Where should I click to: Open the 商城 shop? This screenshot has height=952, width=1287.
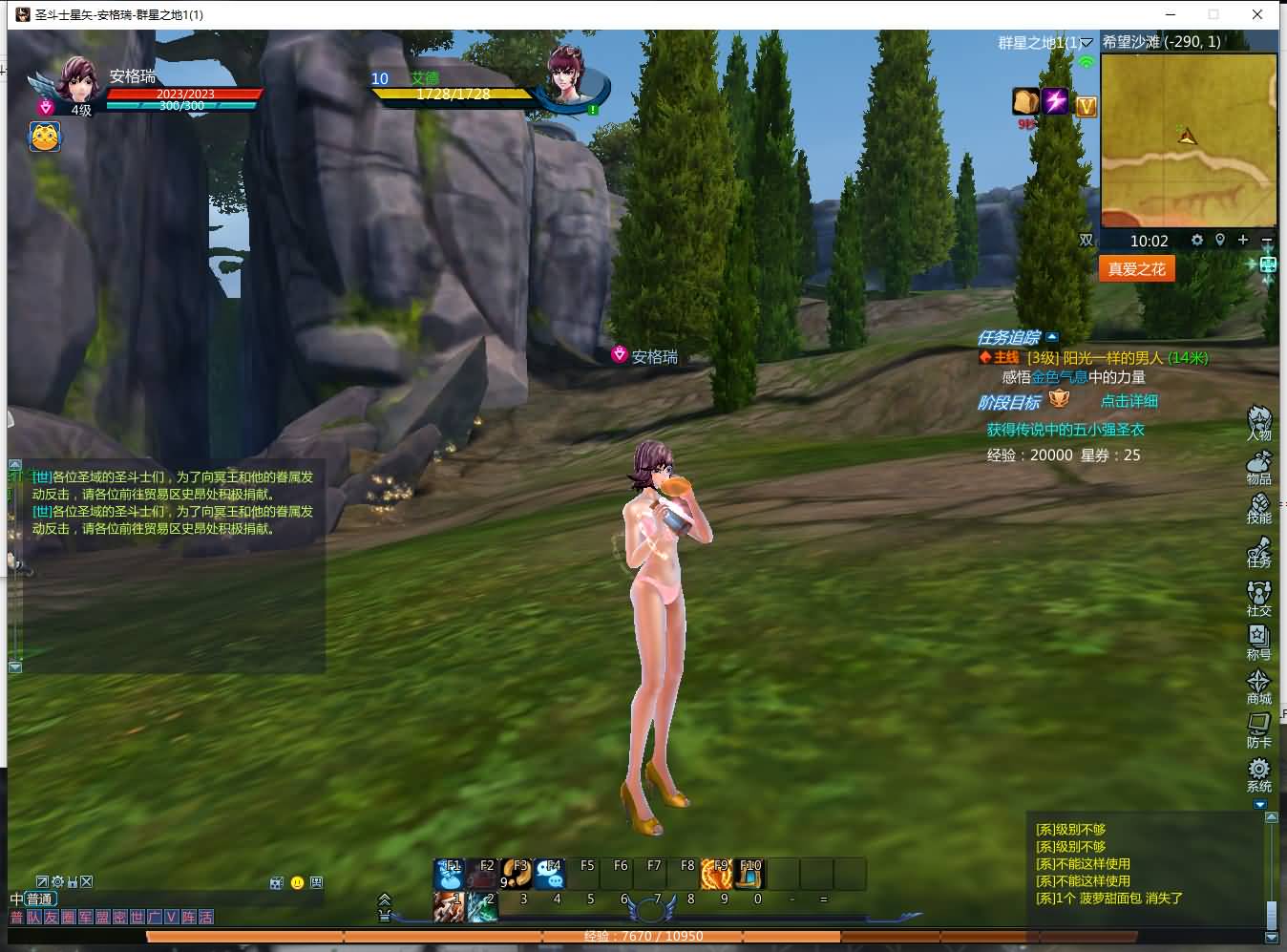(x=1259, y=686)
